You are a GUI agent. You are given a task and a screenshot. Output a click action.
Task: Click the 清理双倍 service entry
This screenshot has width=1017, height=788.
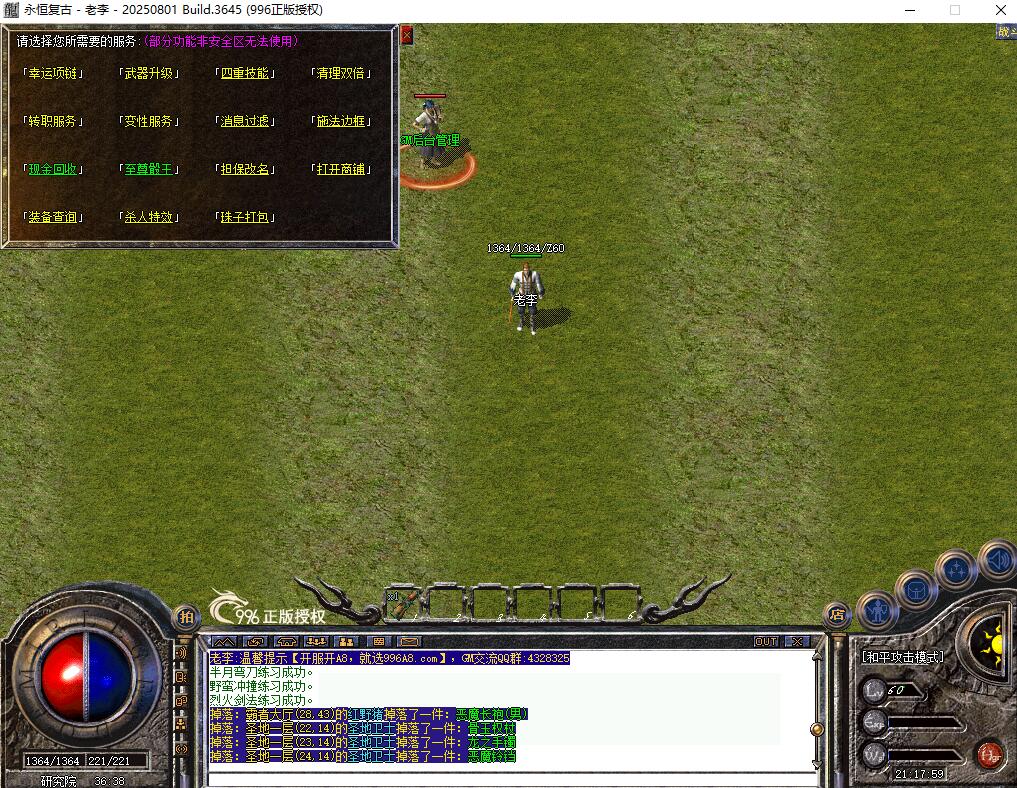pyautogui.click(x=341, y=73)
